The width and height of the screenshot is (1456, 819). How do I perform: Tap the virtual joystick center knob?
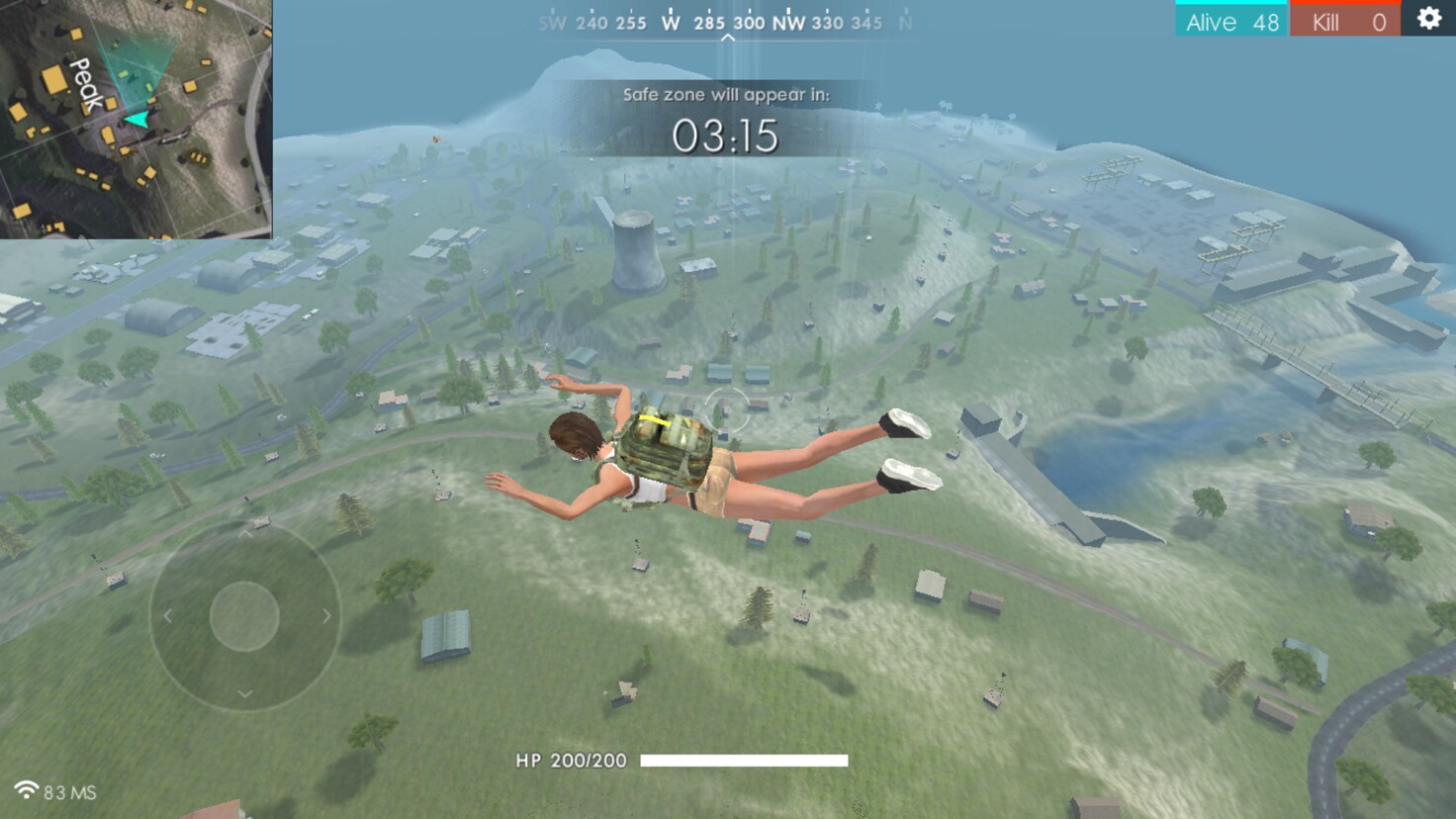point(244,616)
